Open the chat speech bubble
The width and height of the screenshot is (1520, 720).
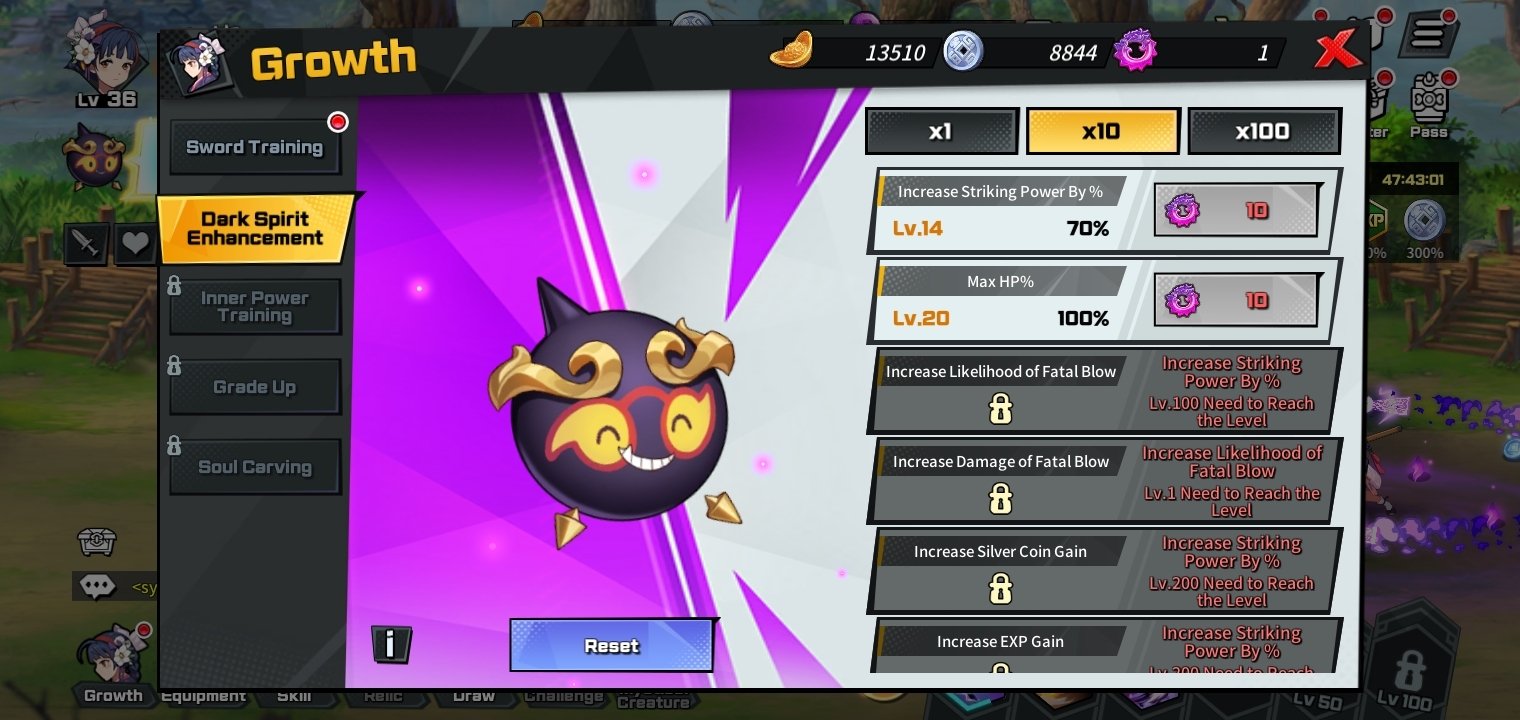(x=97, y=586)
